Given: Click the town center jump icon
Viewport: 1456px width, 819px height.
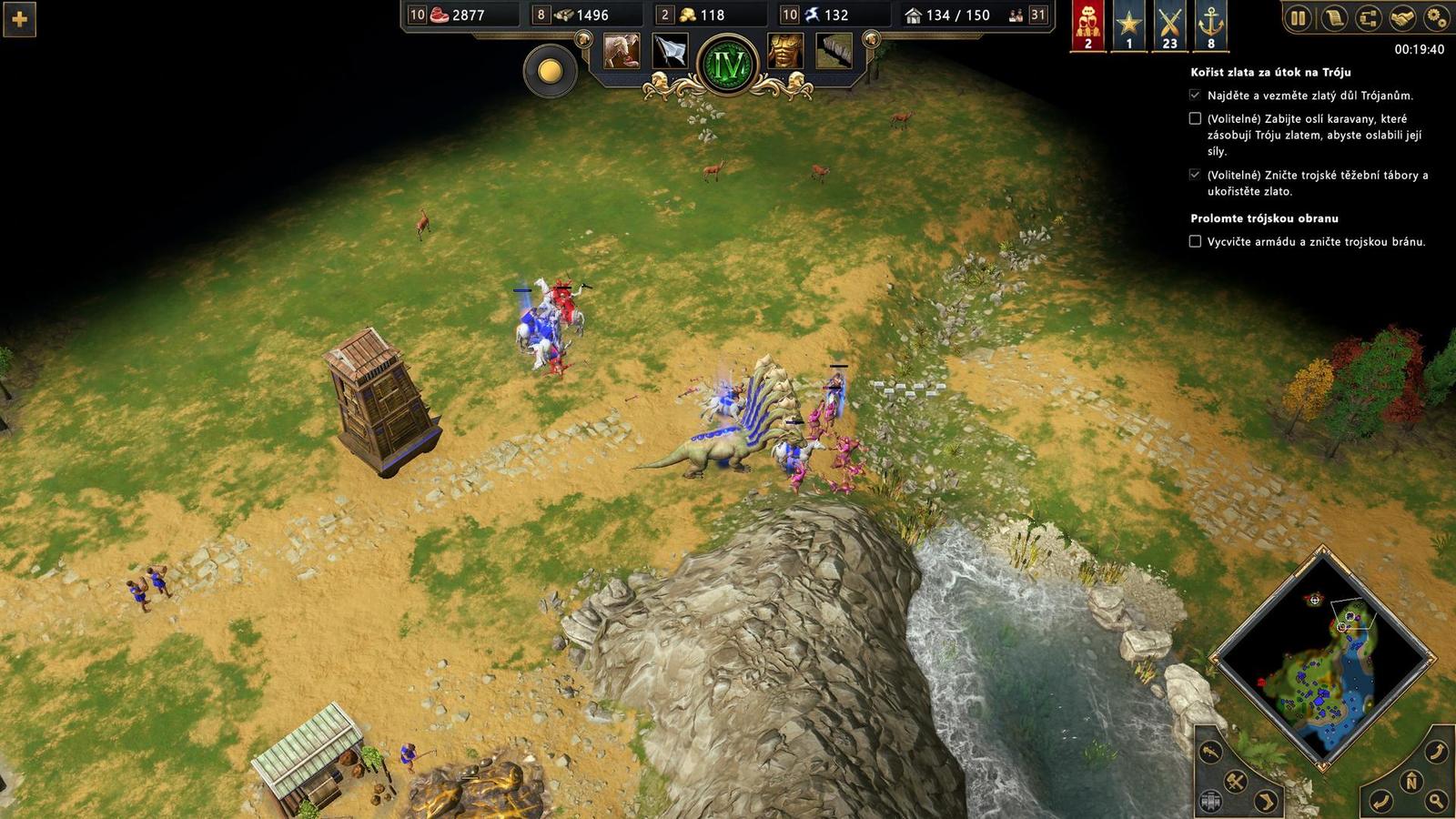Looking at the screenshot, I should tap(1210, 800).
